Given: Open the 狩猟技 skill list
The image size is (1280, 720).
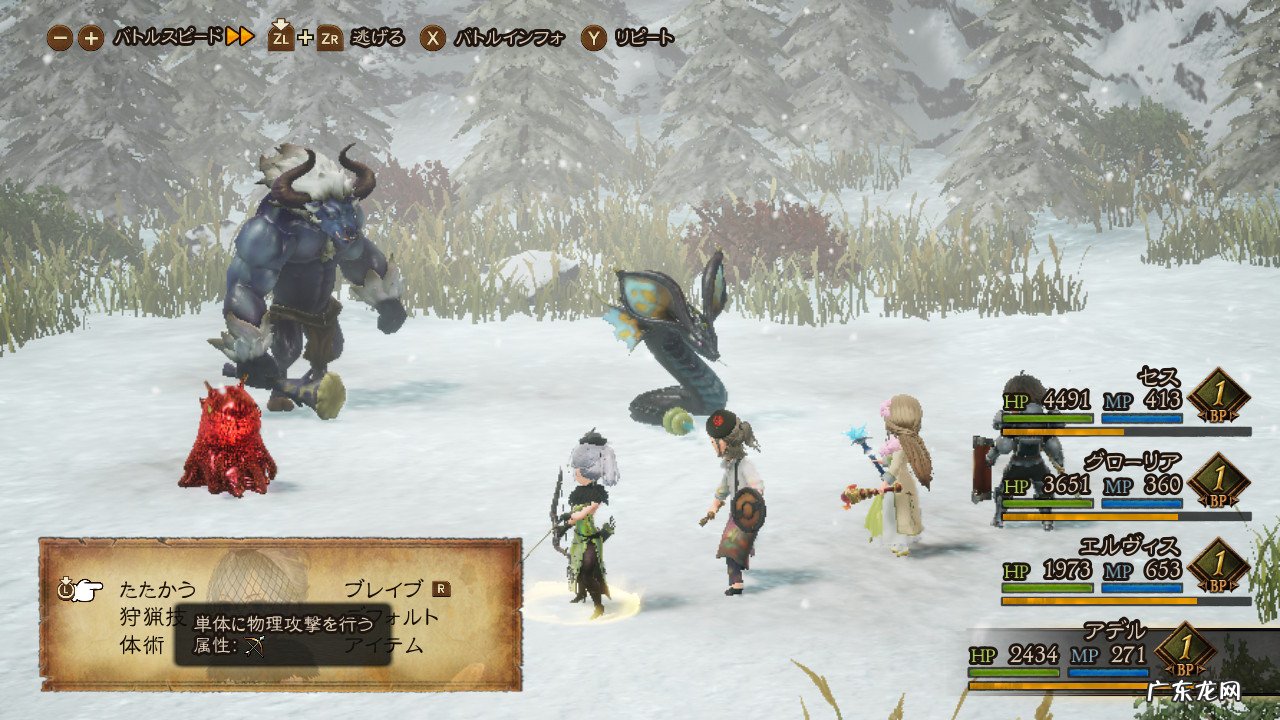Looking at the screenshot, I should 150,617.
